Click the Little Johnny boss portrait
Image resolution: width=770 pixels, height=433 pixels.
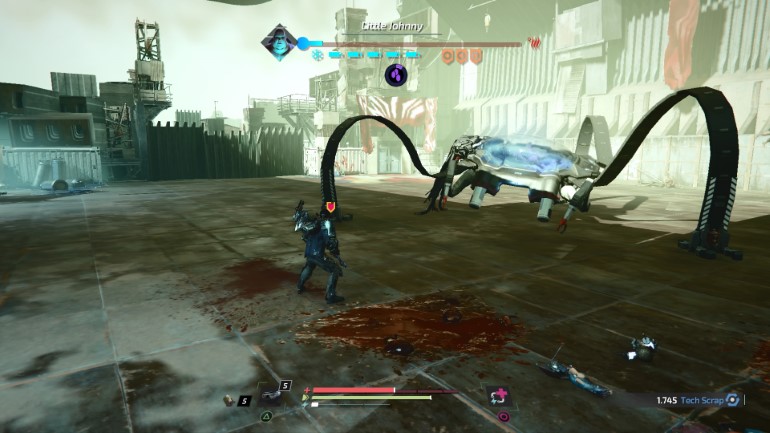277,42
